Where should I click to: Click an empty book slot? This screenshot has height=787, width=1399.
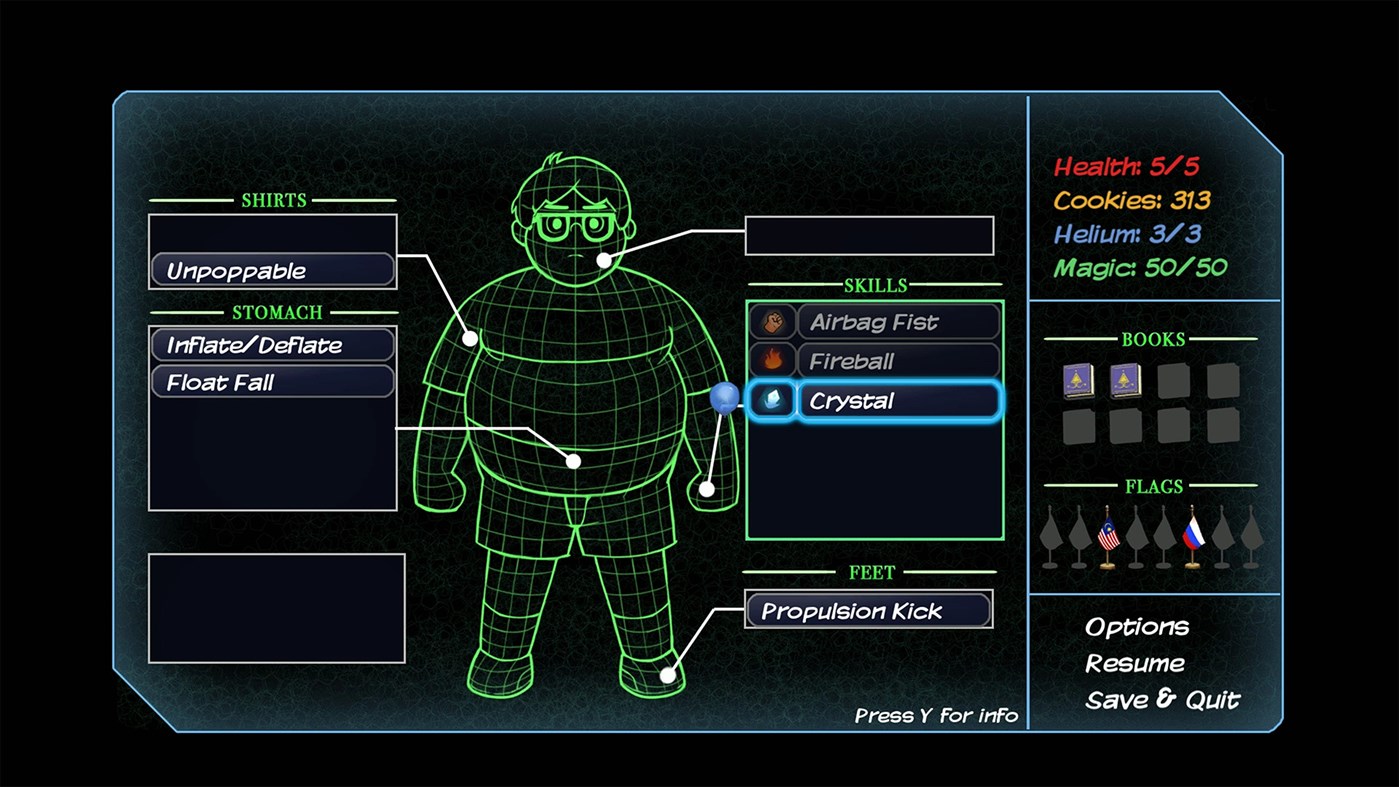pos(1171,380)
